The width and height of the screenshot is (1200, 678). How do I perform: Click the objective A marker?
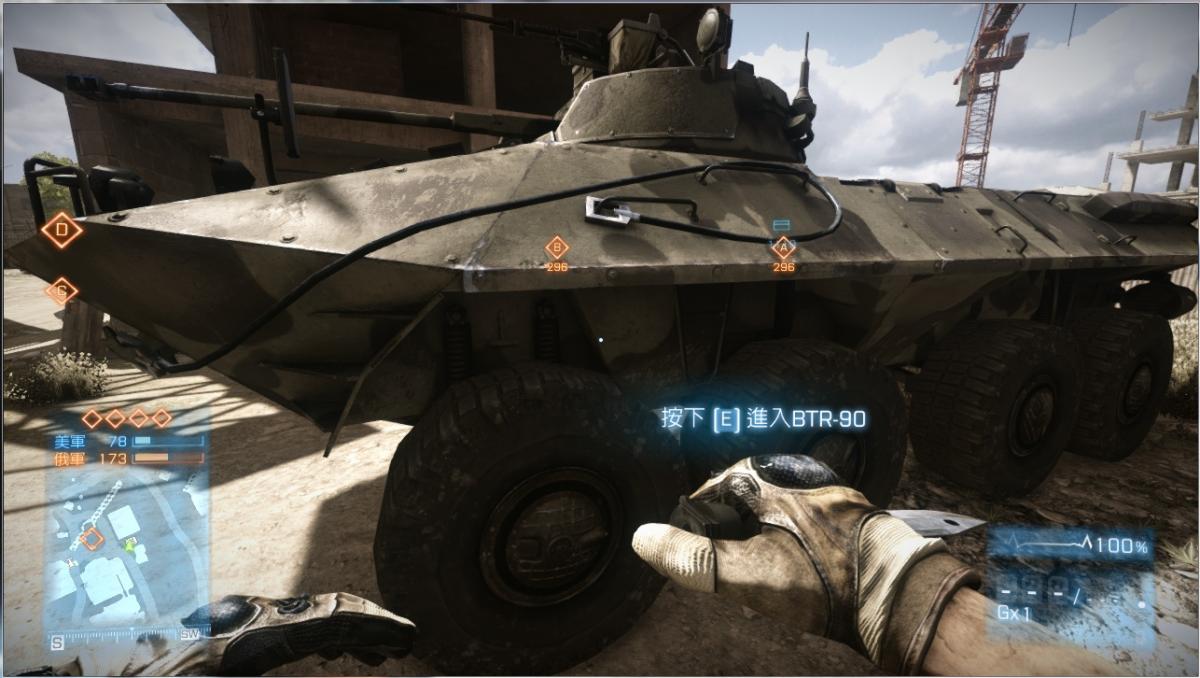pos(783,247)
